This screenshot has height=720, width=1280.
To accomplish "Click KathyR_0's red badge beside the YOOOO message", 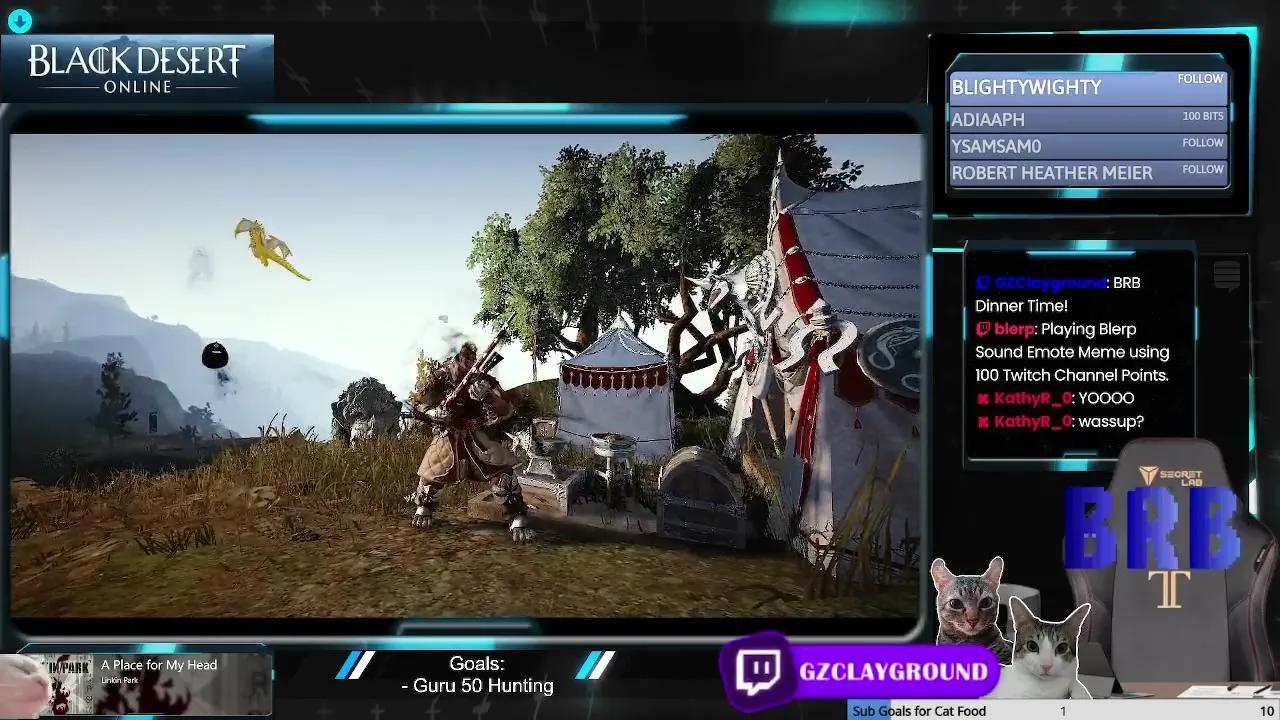I will (984, 398).
